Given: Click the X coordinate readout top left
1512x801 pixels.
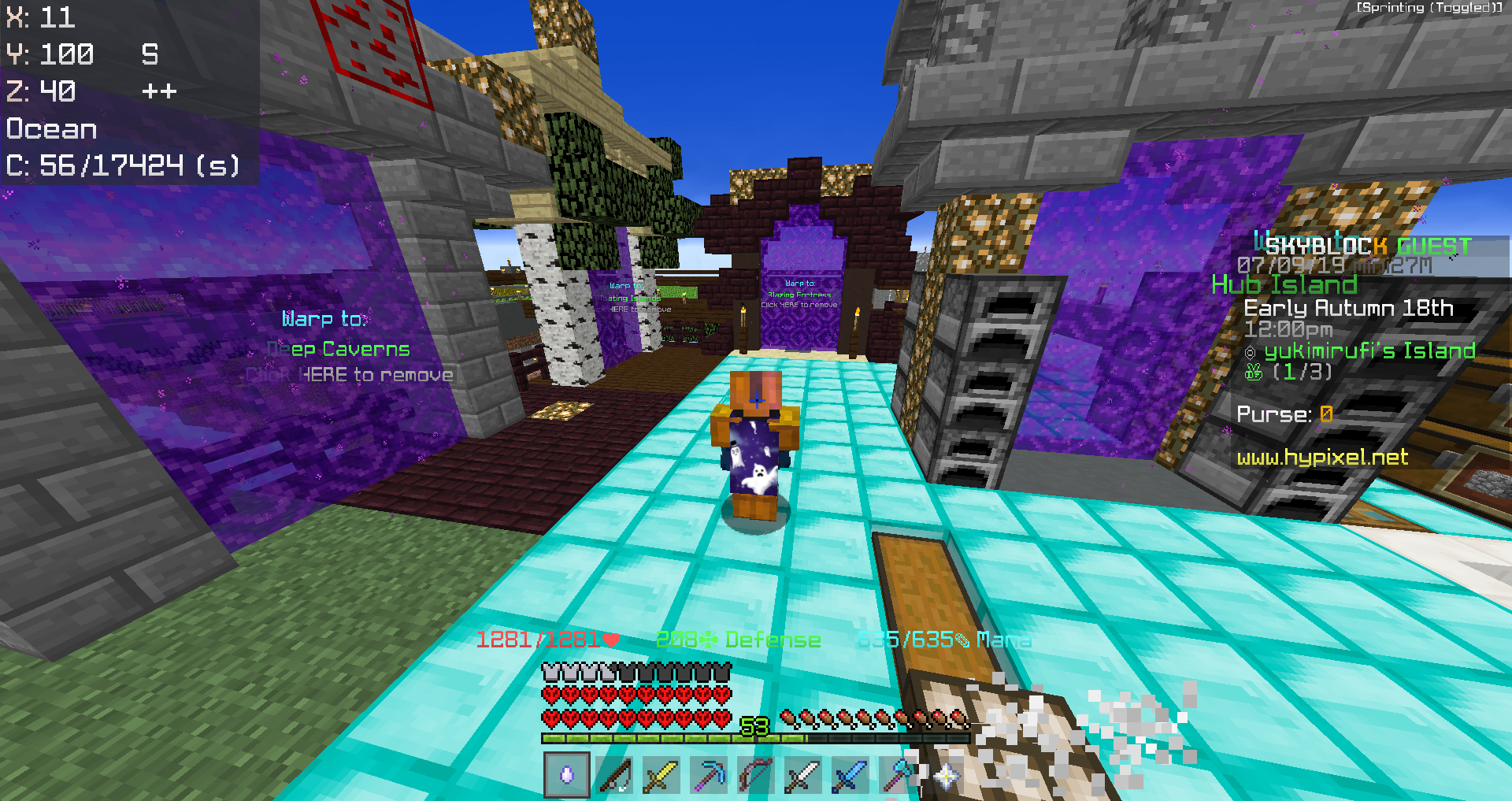Looking at the screenshot, I should coord(39,17).
